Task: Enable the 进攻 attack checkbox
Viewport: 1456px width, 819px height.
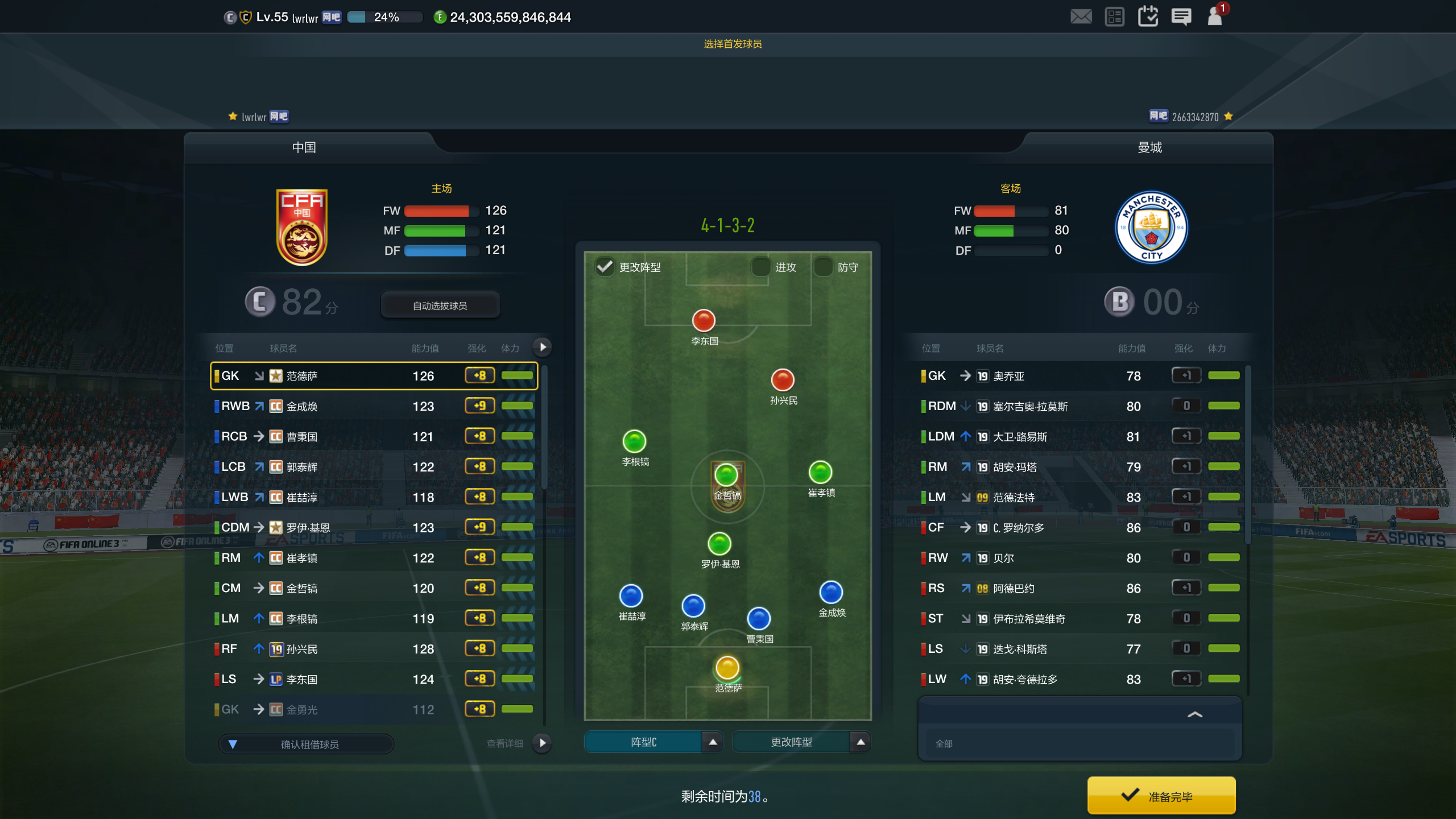Action: click(761, 267)
